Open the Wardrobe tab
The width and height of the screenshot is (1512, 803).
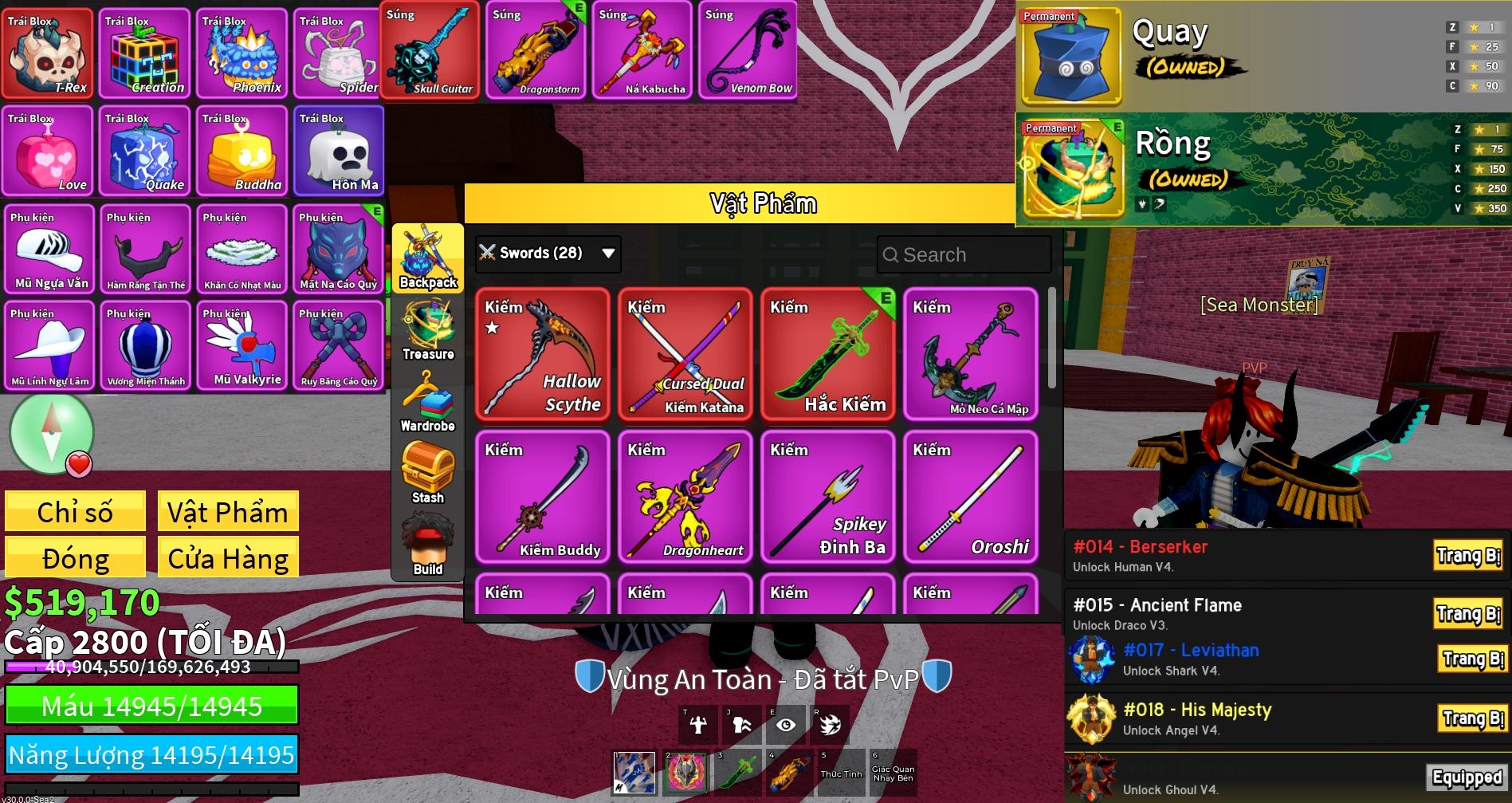pos(428,403)
